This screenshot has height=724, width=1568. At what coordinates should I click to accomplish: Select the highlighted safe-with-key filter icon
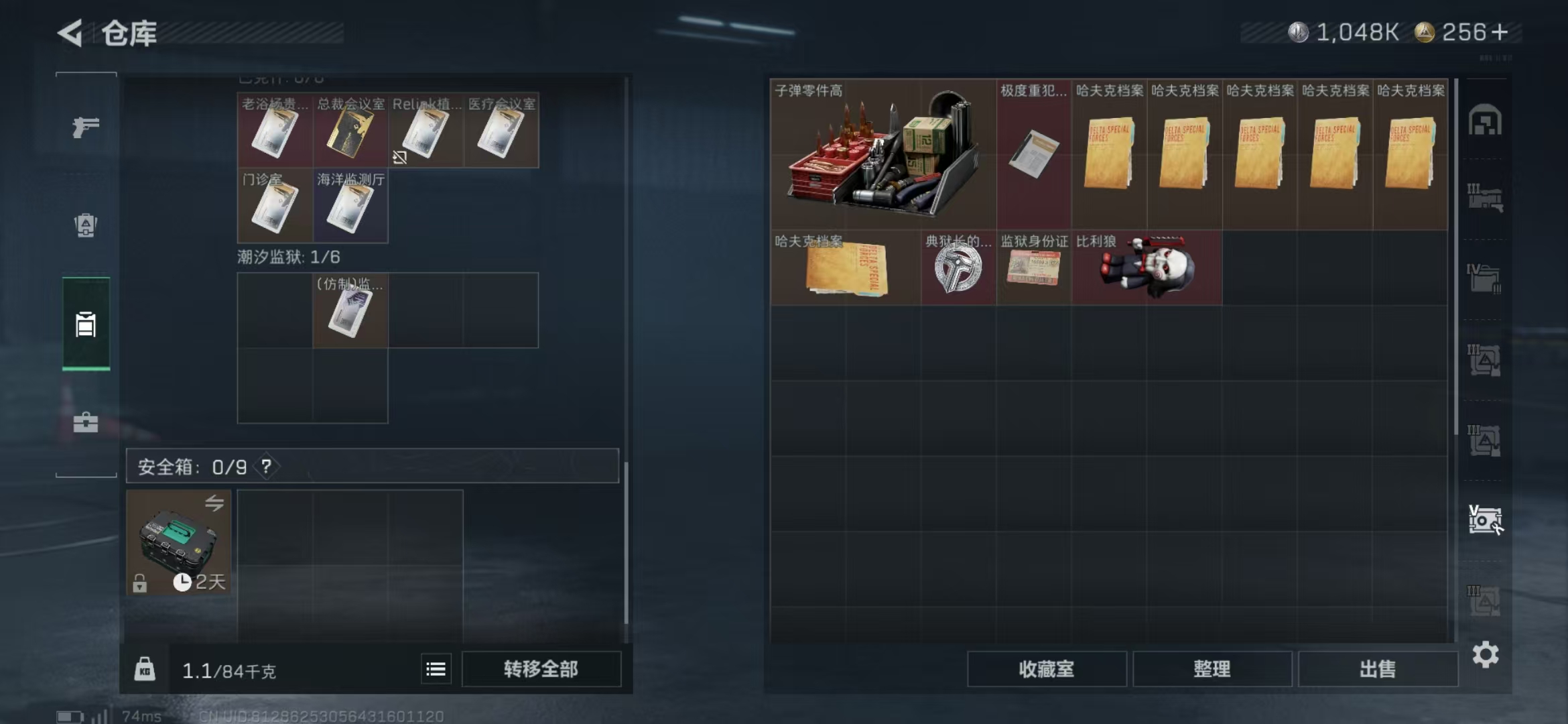[x=1486, y=520]
